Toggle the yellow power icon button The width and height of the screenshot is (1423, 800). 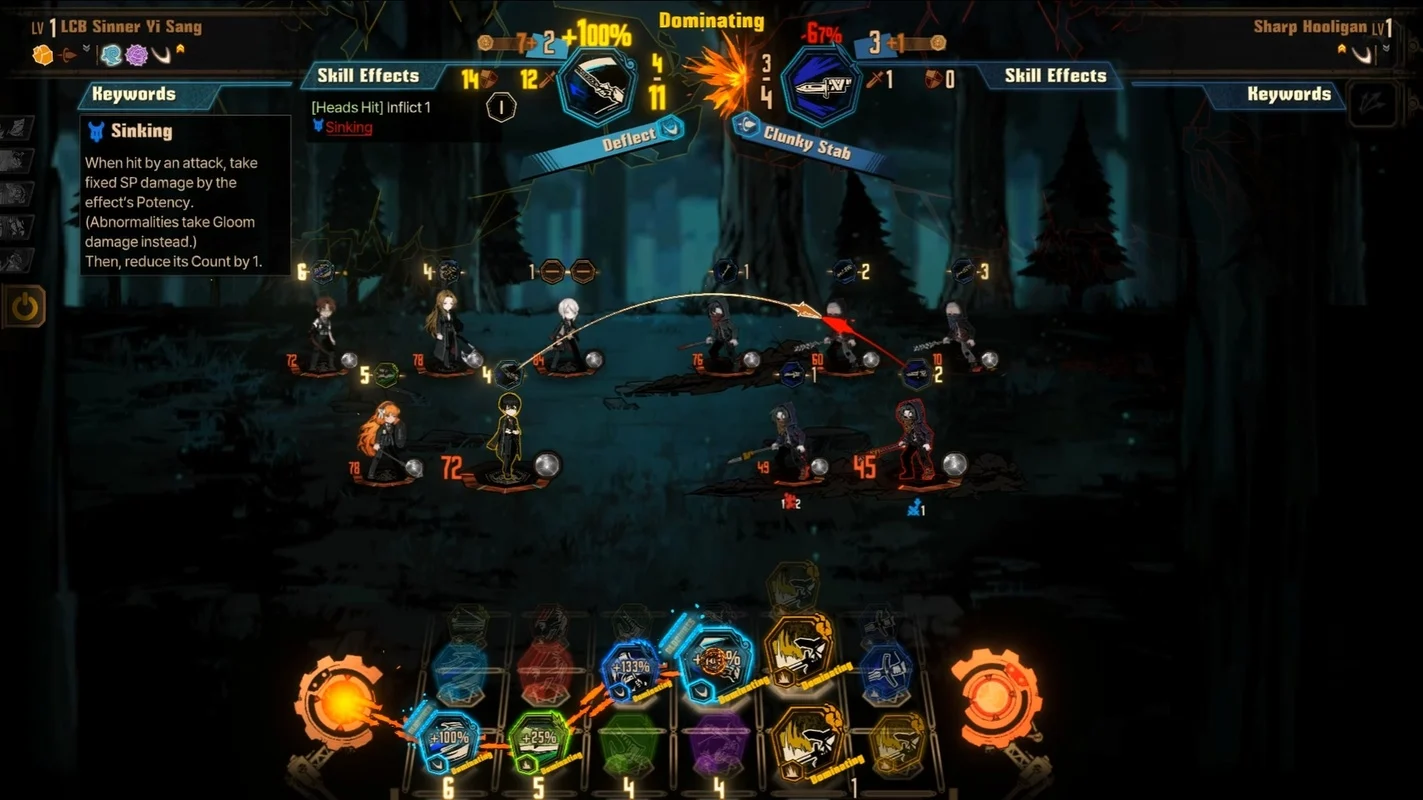(x=24, y=307)
